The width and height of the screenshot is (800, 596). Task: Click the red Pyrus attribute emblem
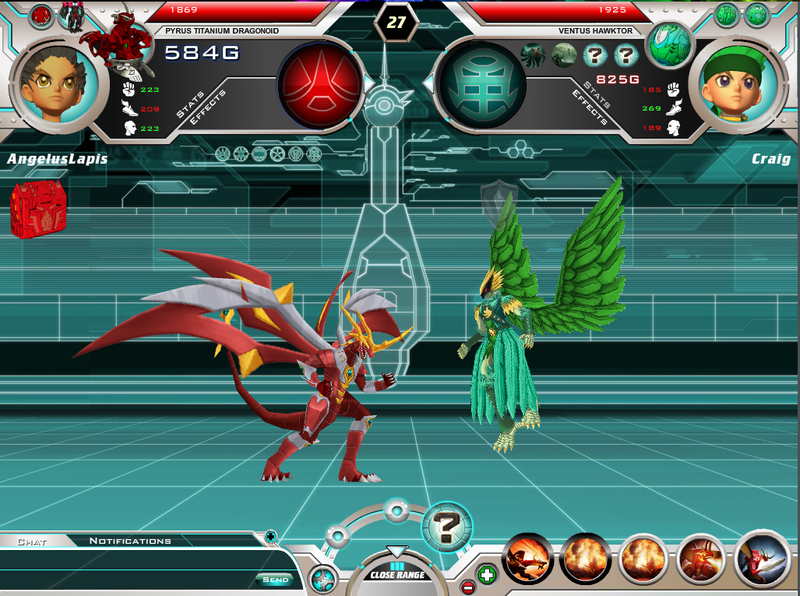(x=321, y=84)
